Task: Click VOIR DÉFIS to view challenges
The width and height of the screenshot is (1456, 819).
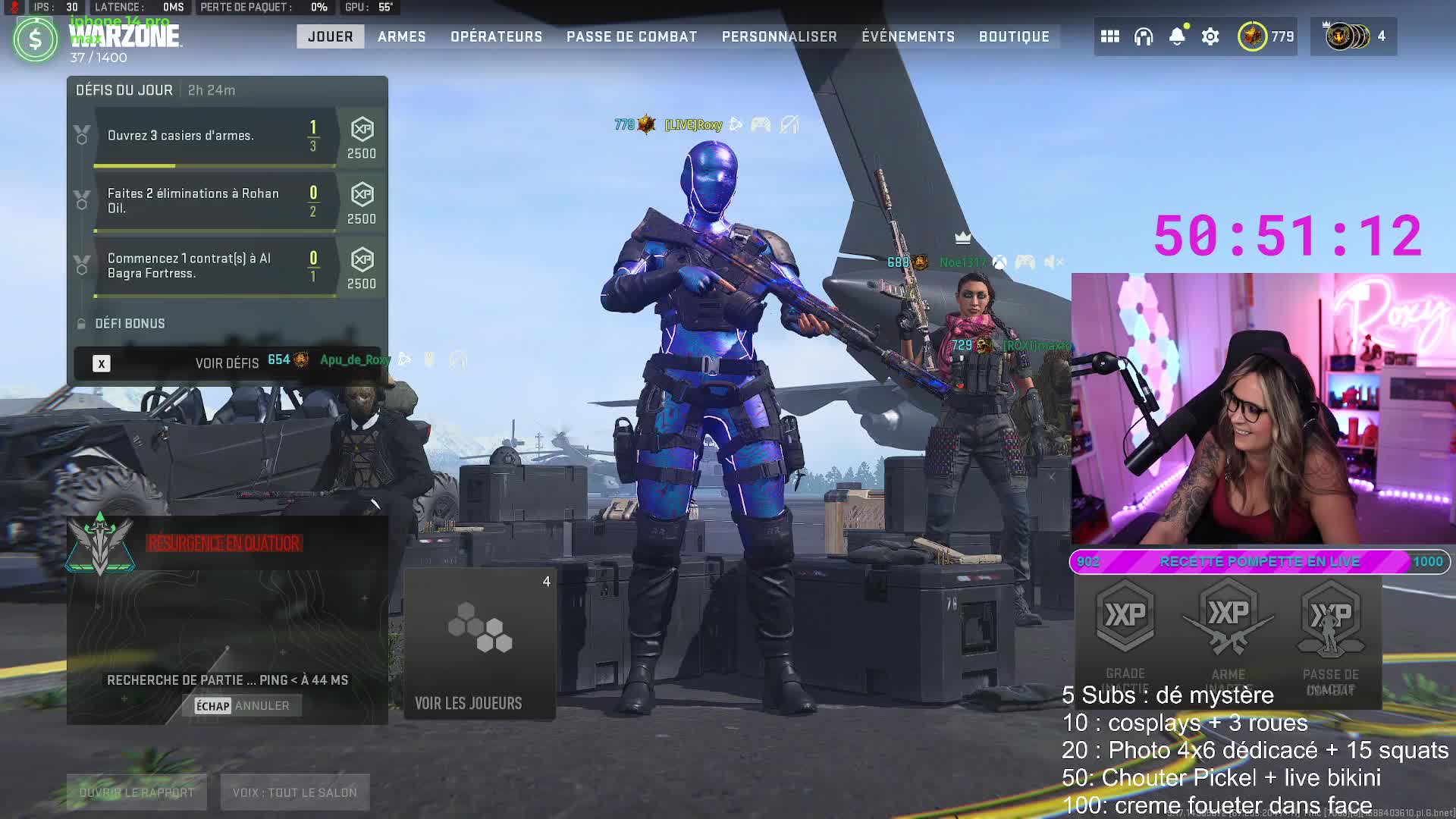Action: 227,363
